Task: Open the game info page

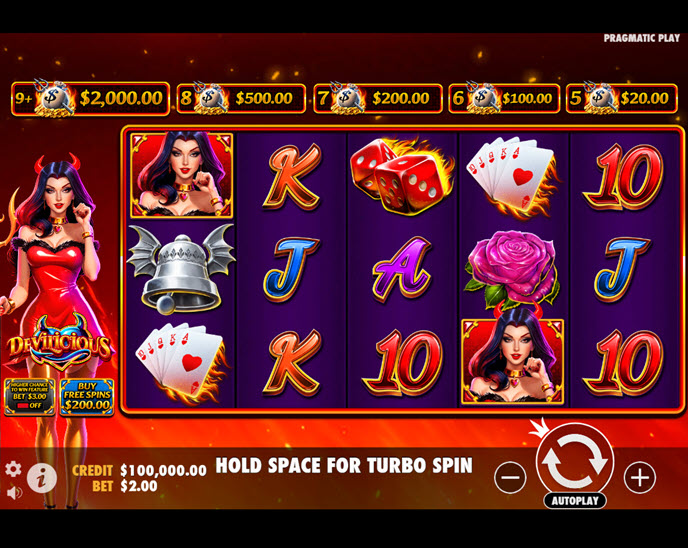Action: (x=40, y=476)
